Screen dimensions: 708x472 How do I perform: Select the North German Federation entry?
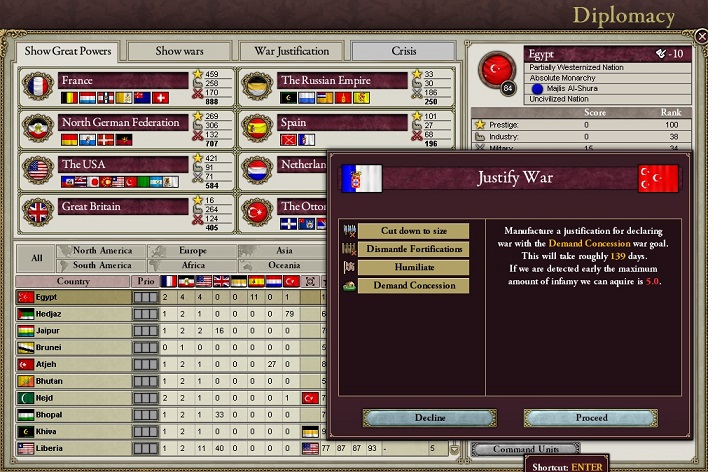pyautogui.click(x=122, y=123)
